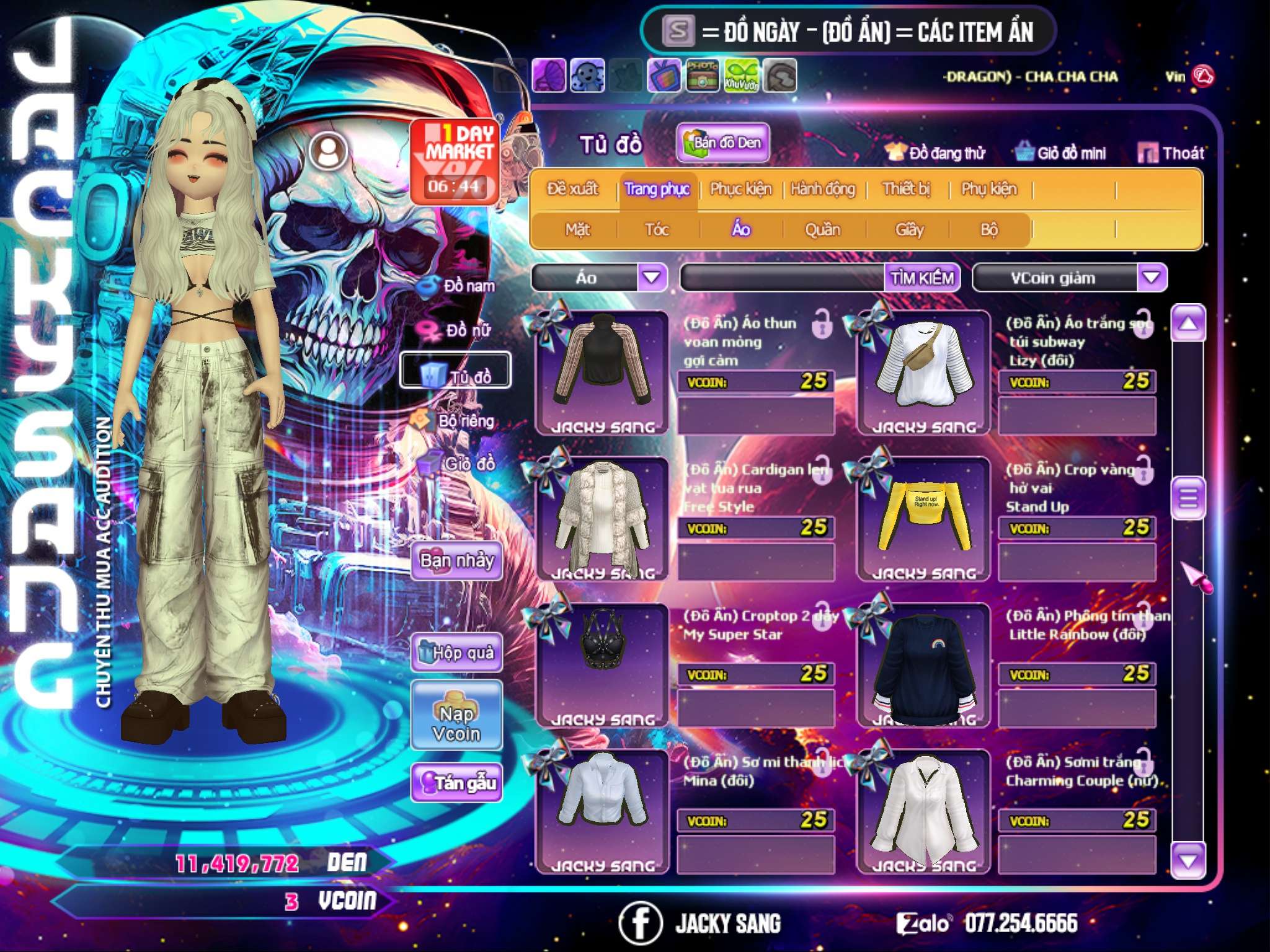This screenshot has width=1270, height=952.
Task: Click the list's down arrow button
Action: point(1188,860)
